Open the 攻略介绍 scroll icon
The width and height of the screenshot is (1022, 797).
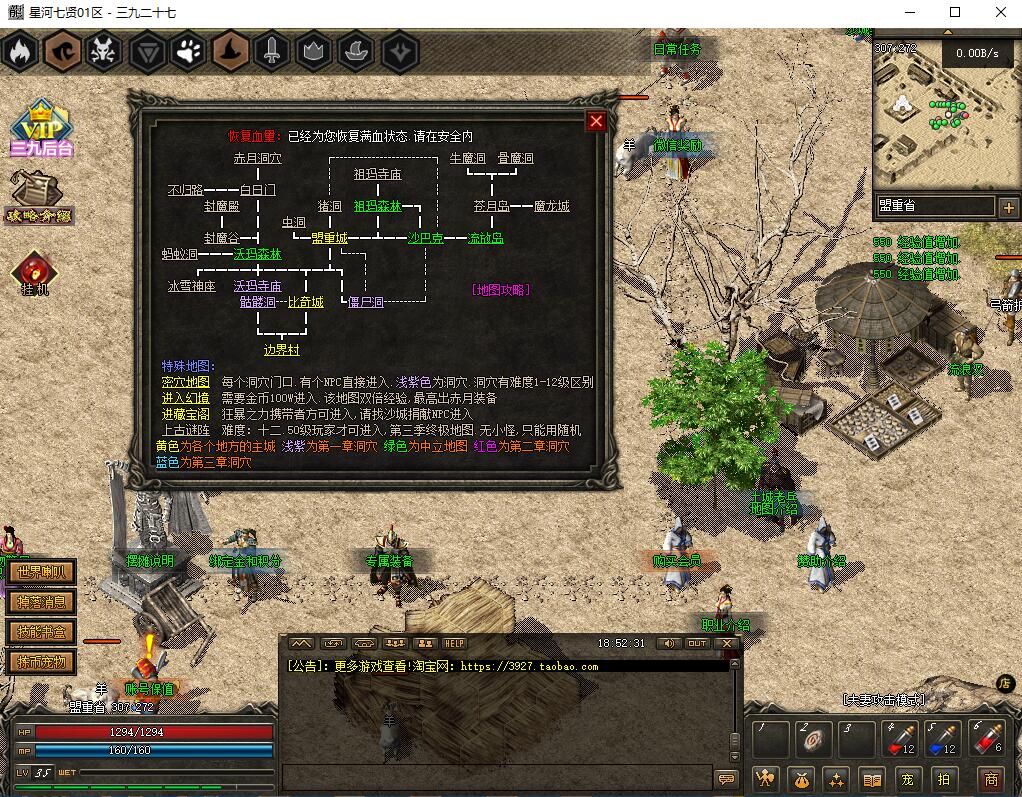pyautogui.click(x=38, y=197)
